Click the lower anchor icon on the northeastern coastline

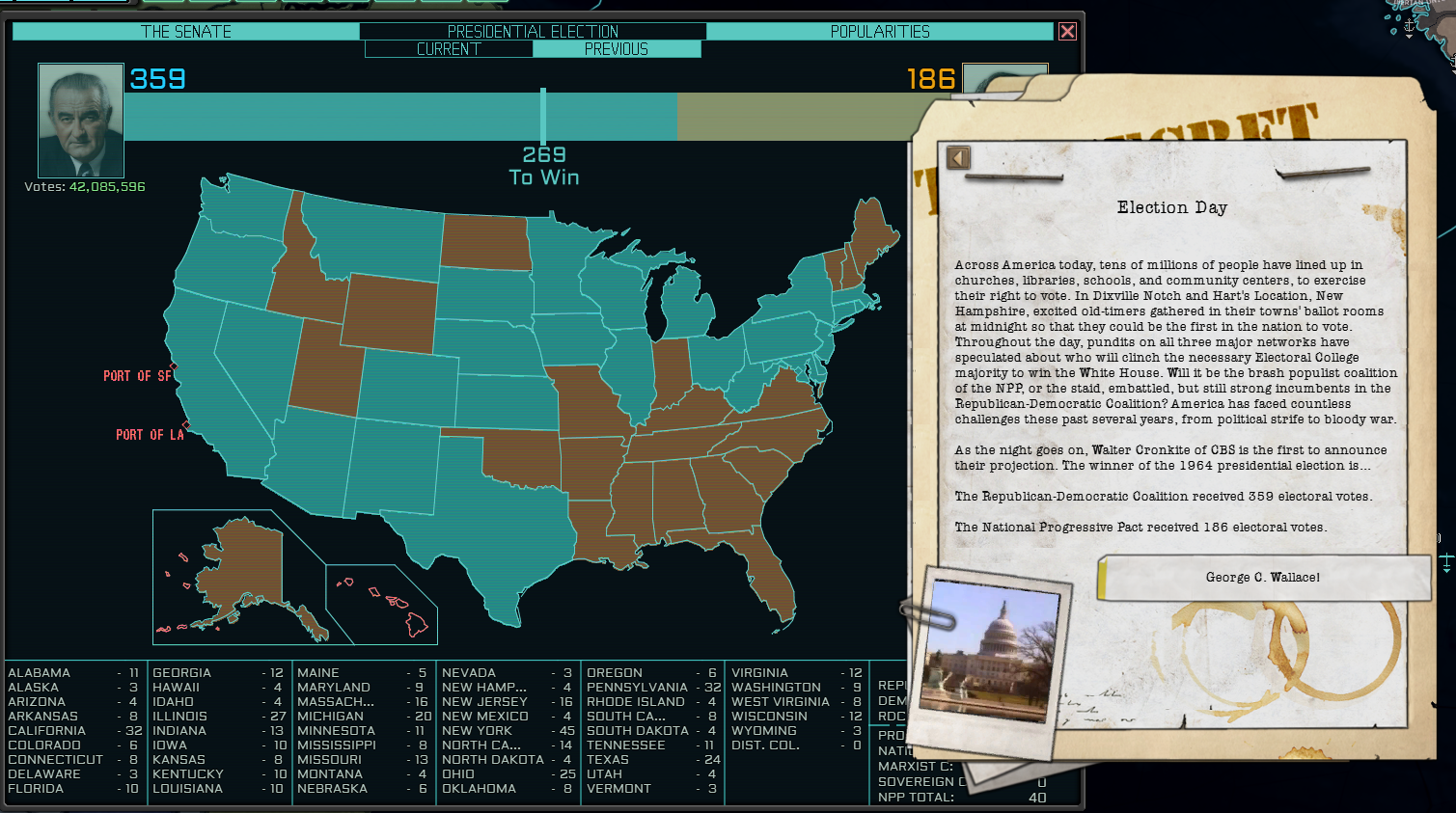pos(1453,62)
